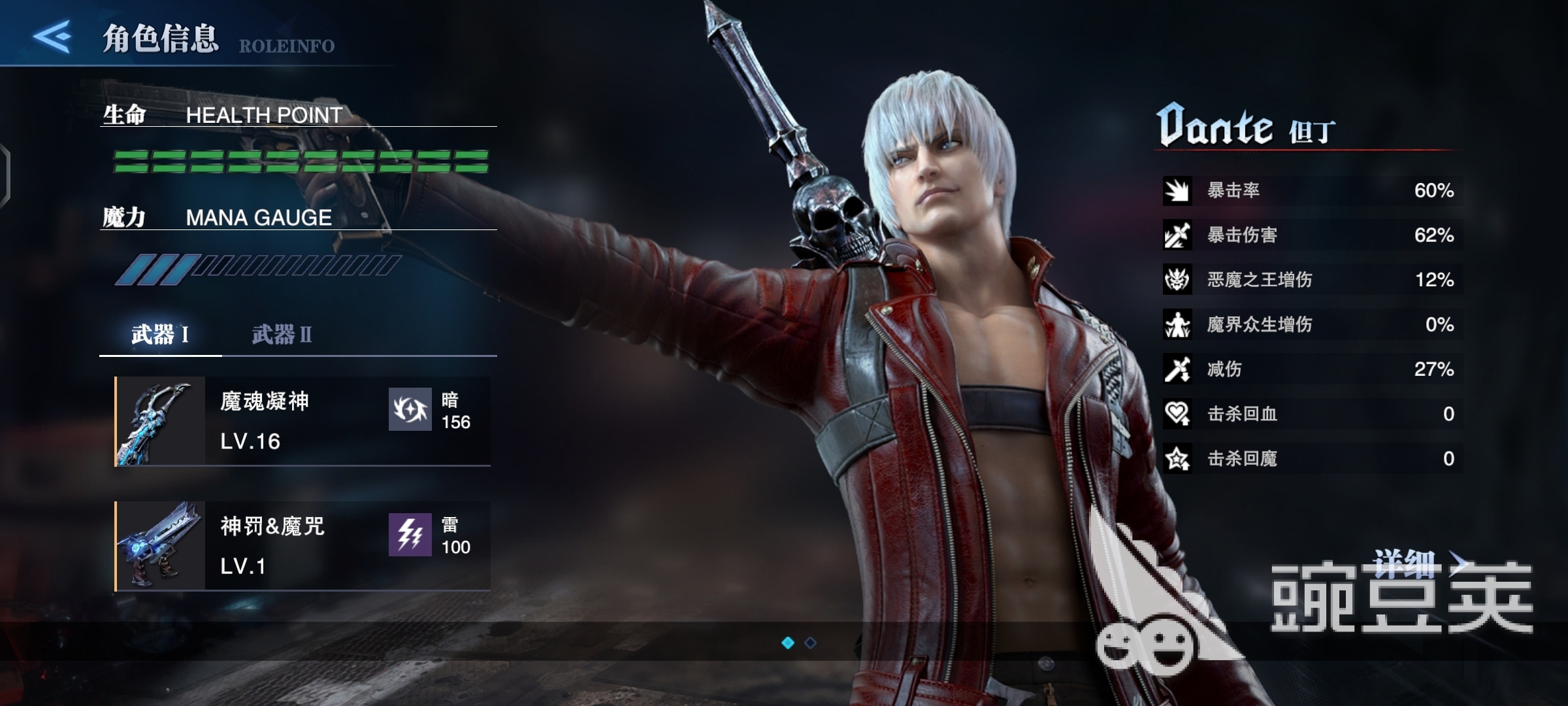The height and width of the screenshot is (706, 1568).
Task: Click the dark element icon
Action: click(410, 410)
